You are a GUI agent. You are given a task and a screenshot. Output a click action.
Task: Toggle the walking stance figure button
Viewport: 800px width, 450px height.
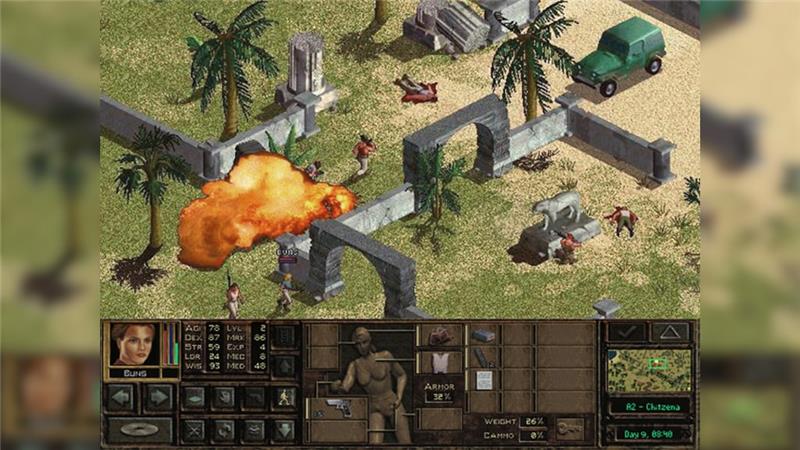284,397
